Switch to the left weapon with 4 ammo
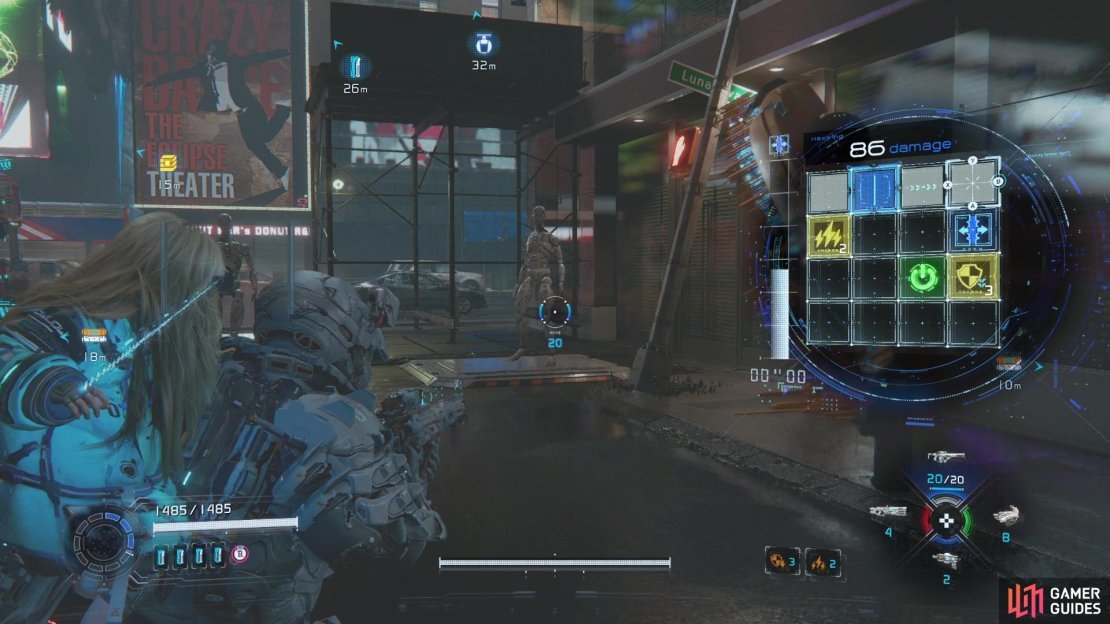 pos(888,512)
